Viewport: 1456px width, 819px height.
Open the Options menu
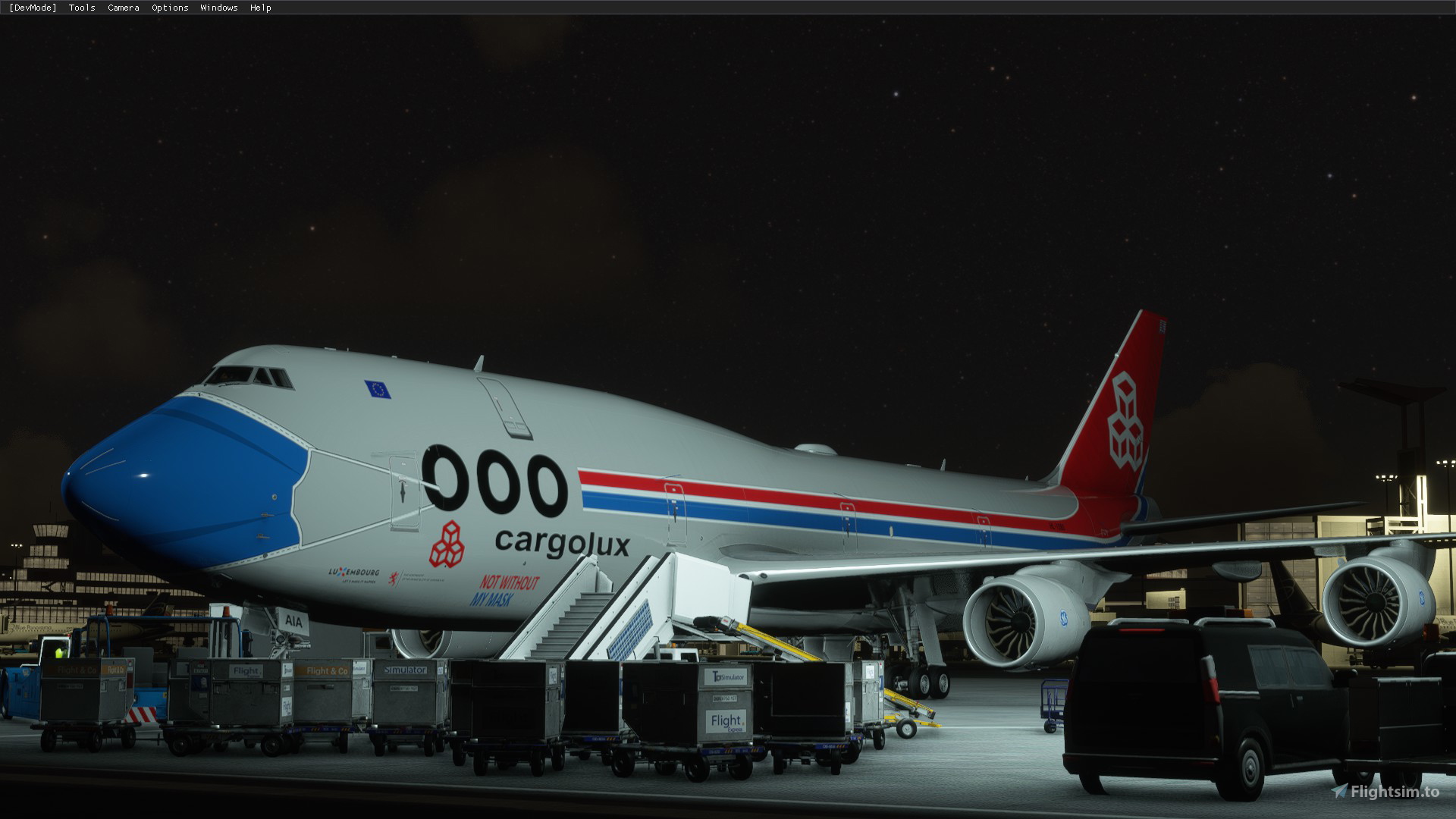click(x=170, y=8)
